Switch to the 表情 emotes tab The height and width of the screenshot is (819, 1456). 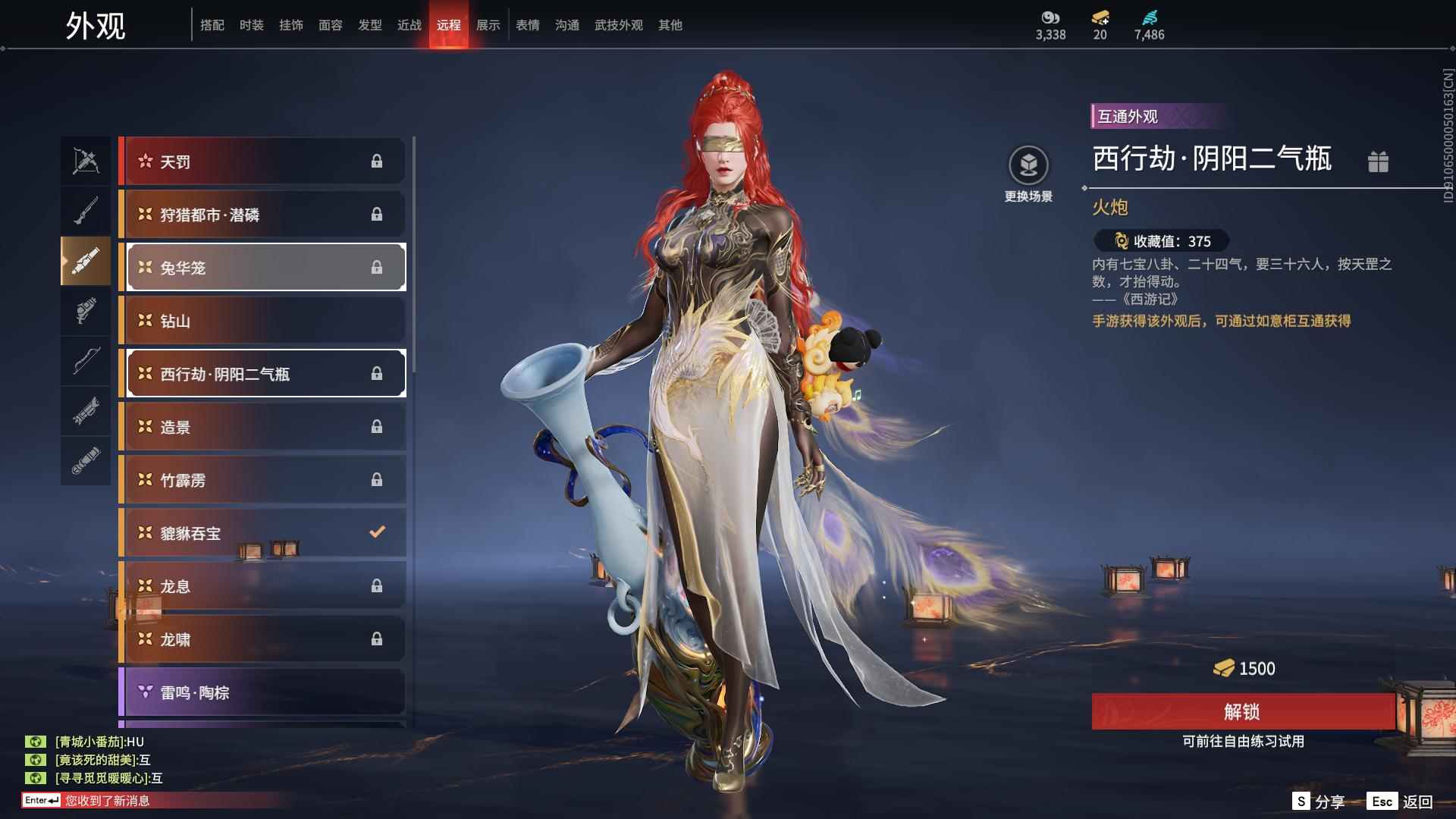point(527,25)
